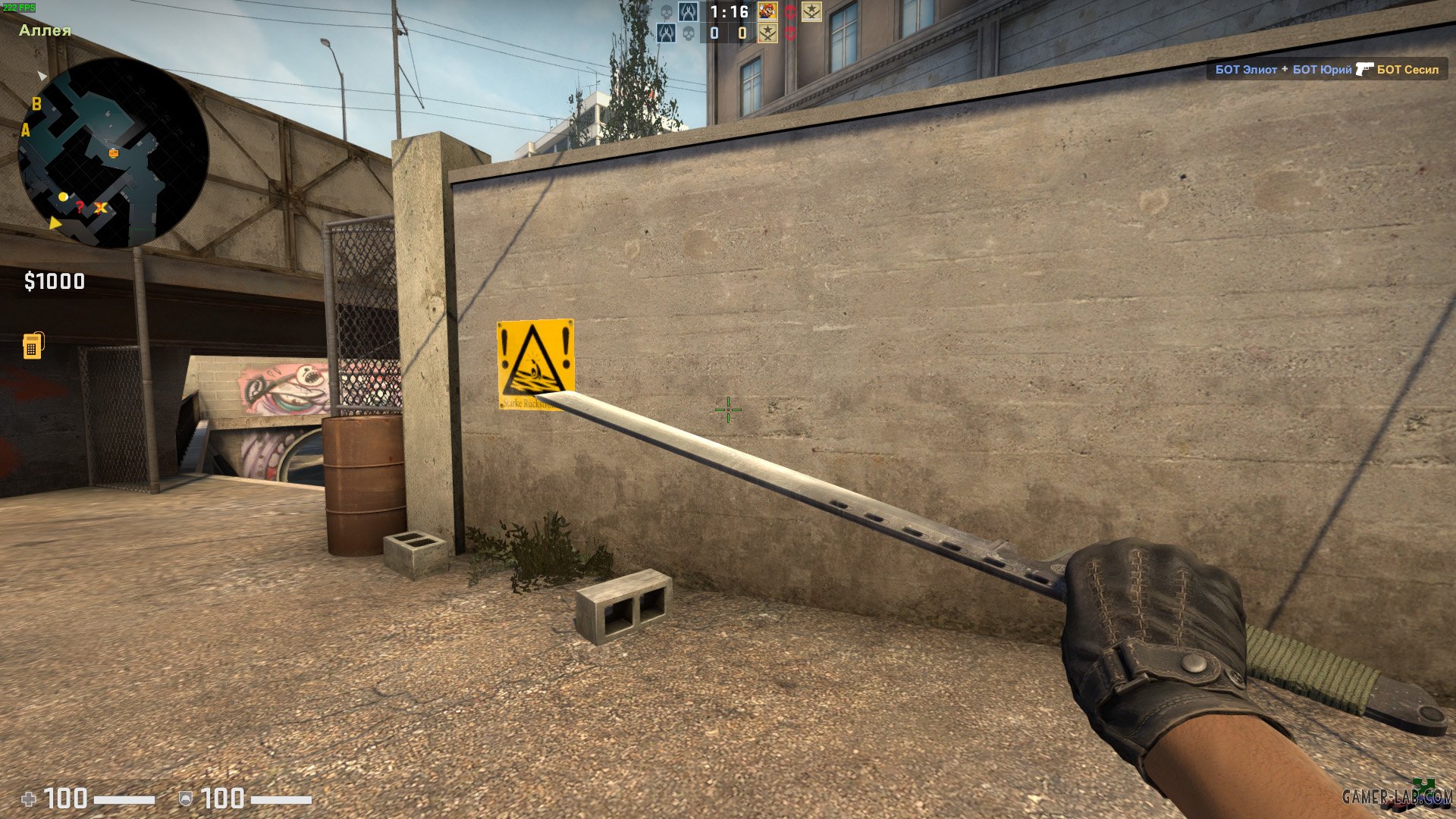Click the bomb marker on the minimap
1456x819 pixels.
coord(112,152)
